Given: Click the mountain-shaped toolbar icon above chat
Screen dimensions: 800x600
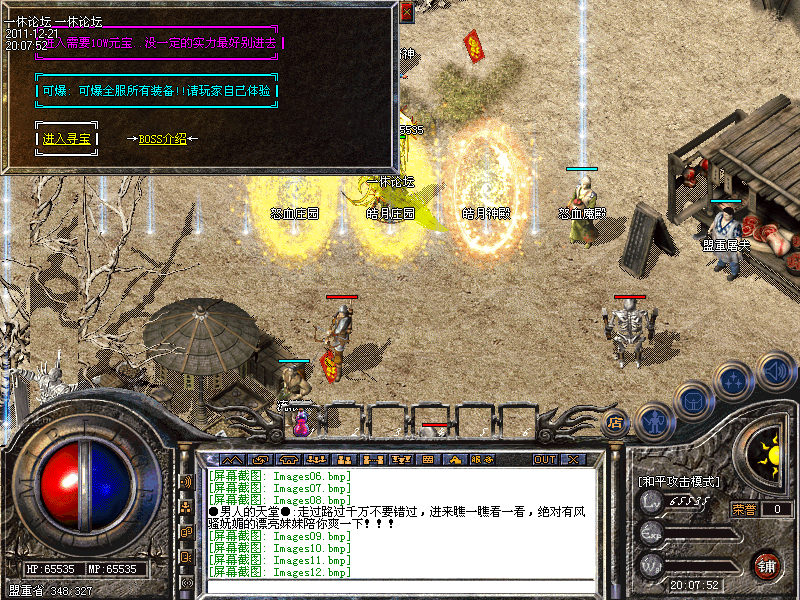Looking at the screenshot, I should [233, 459].
